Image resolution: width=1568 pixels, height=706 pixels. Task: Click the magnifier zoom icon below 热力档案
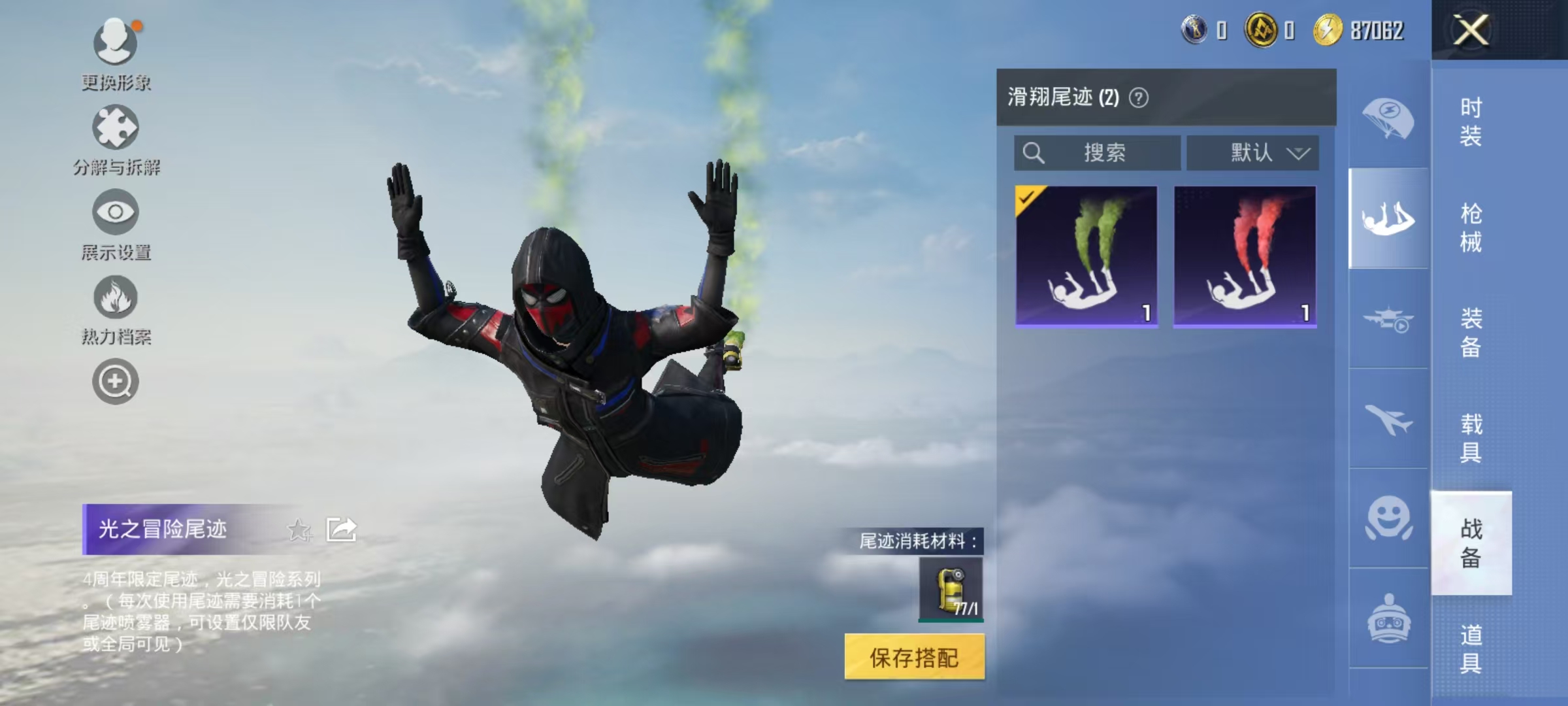(114, 382)
